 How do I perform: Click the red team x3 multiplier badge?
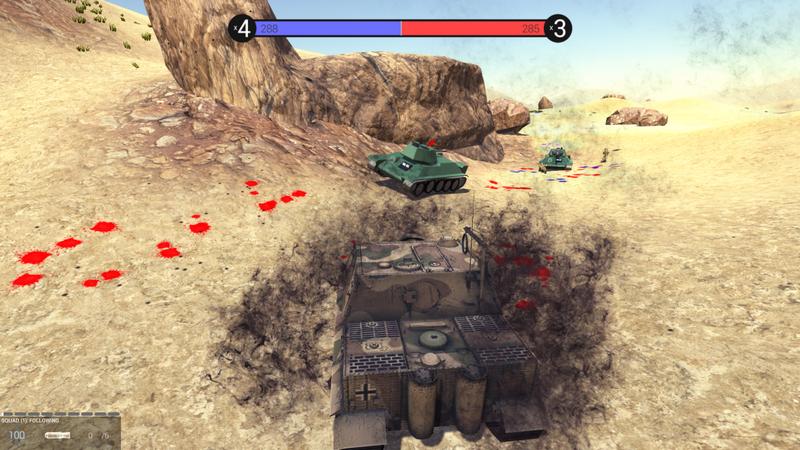point(559,28)
